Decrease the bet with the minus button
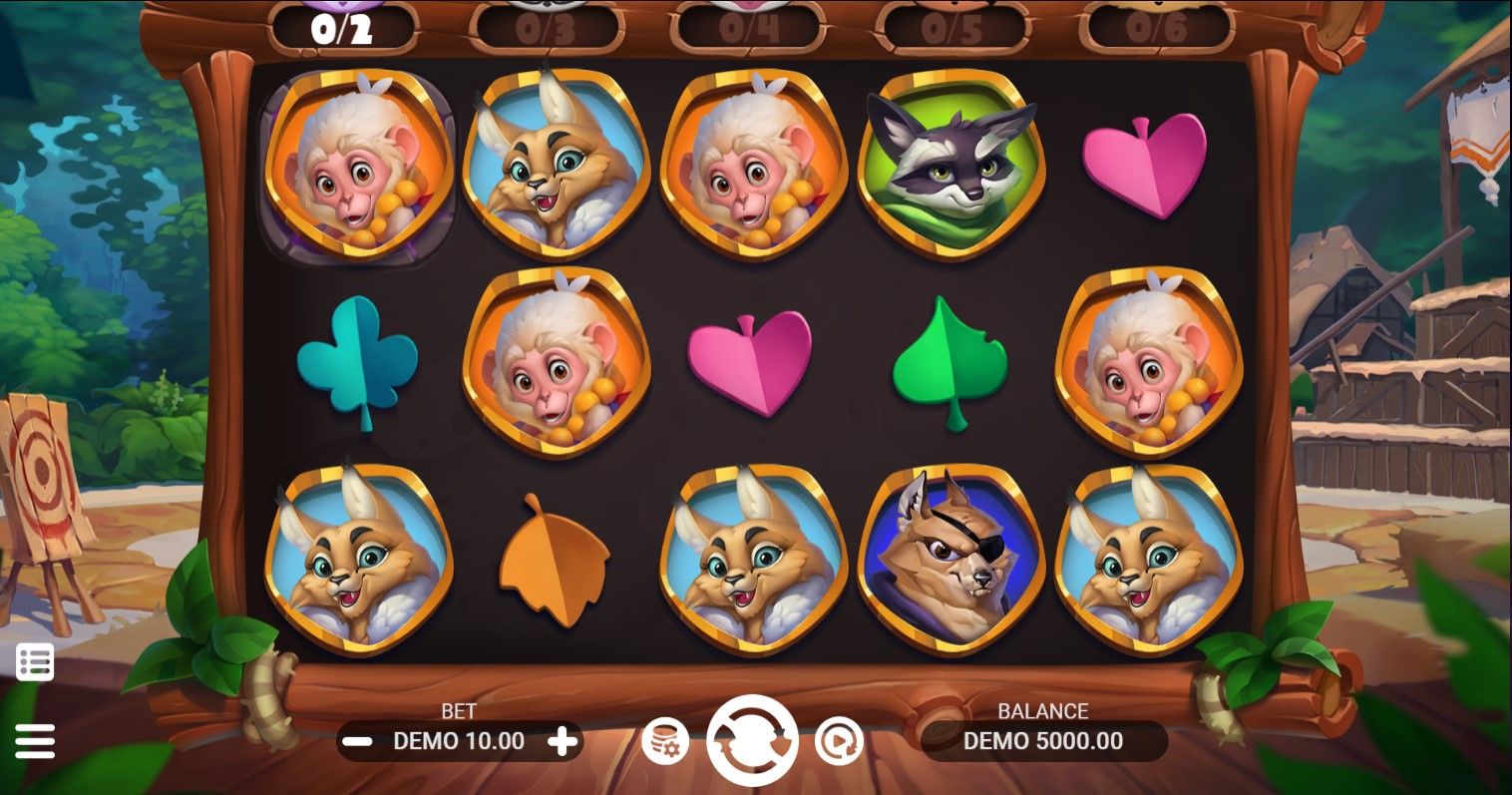This screenshot has height=795, width=1512. (357, 741)
